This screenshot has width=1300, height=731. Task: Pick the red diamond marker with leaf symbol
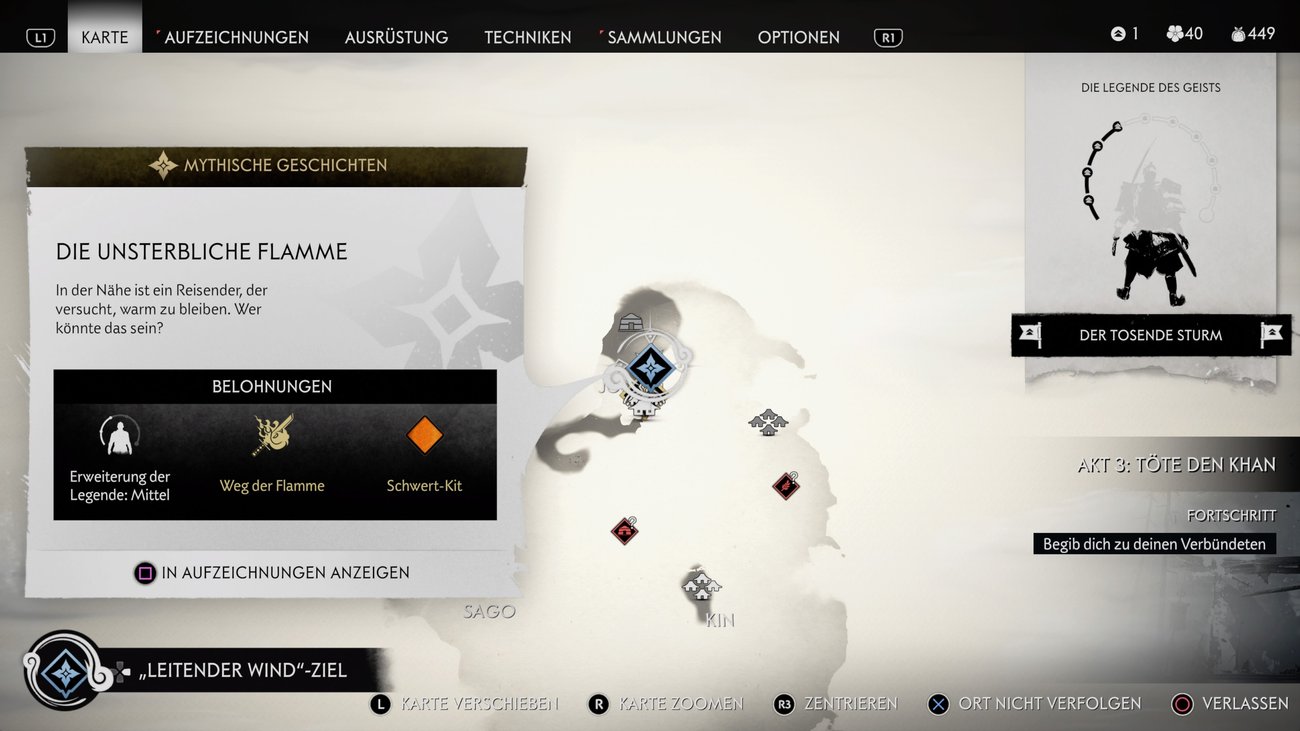click(x=786, y=486)
